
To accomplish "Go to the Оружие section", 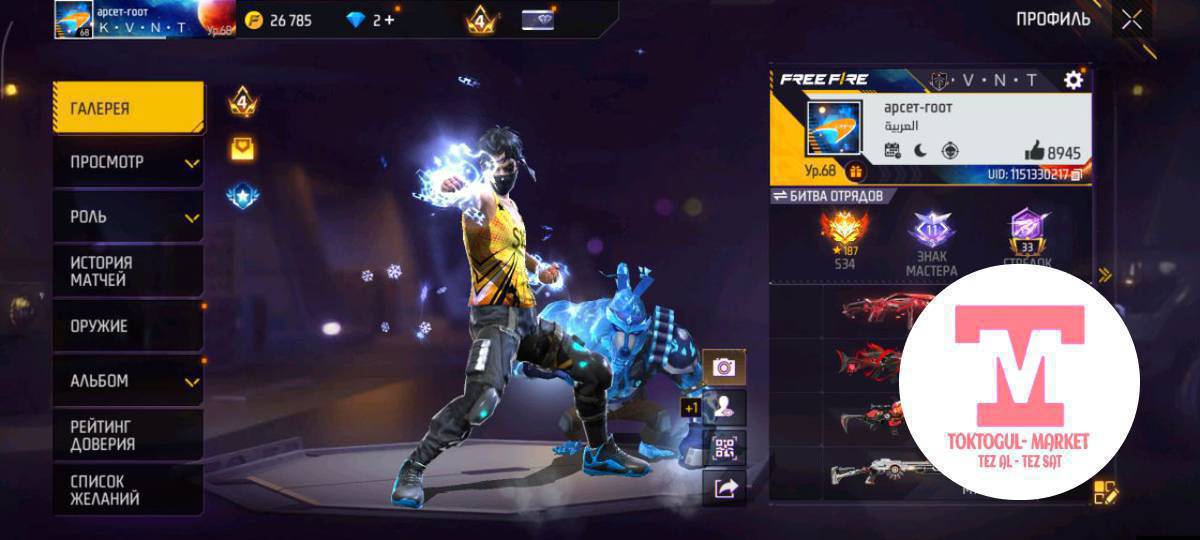I will pos(128,326).
